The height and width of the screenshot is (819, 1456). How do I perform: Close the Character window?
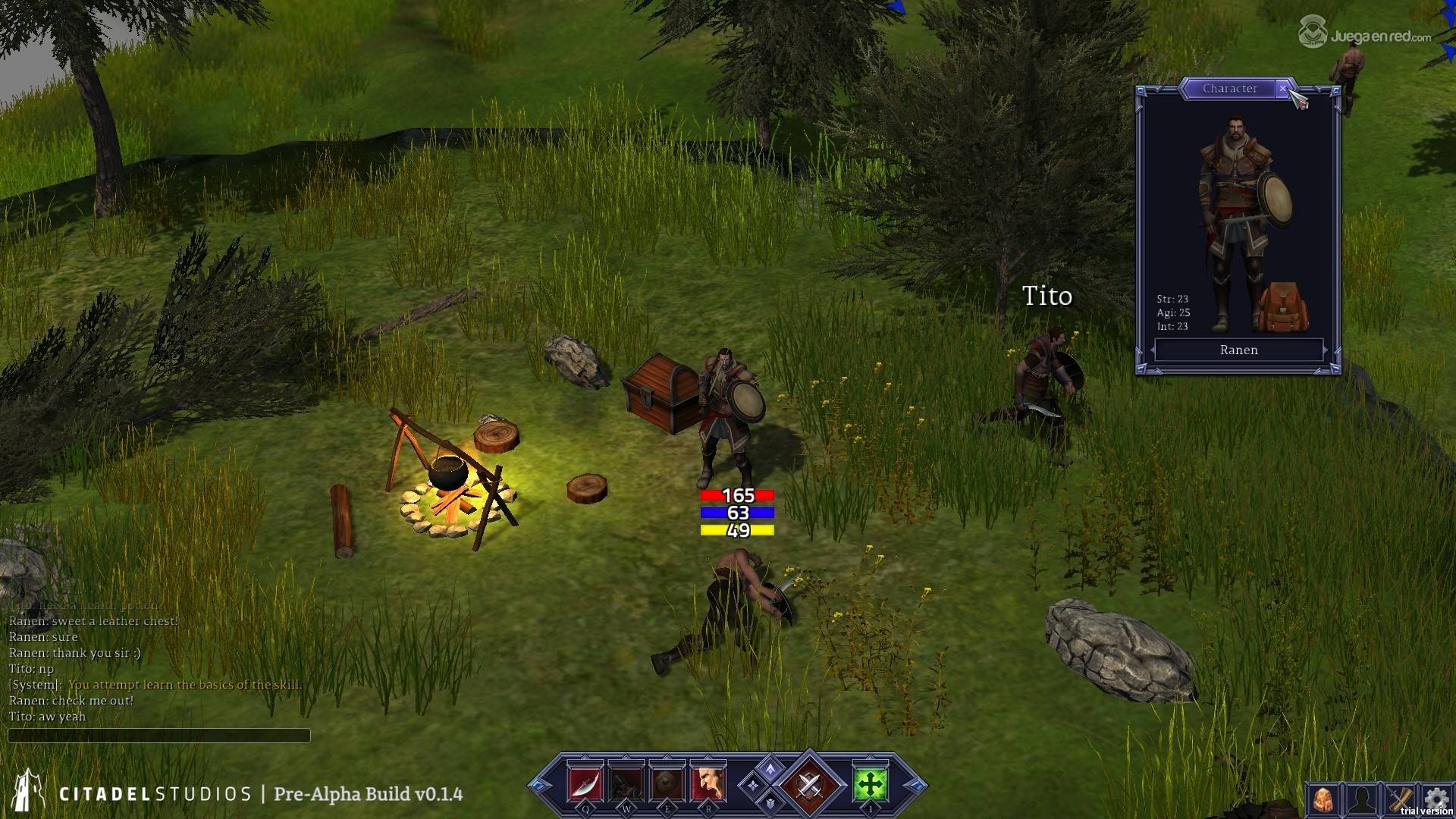[1282, 89]
